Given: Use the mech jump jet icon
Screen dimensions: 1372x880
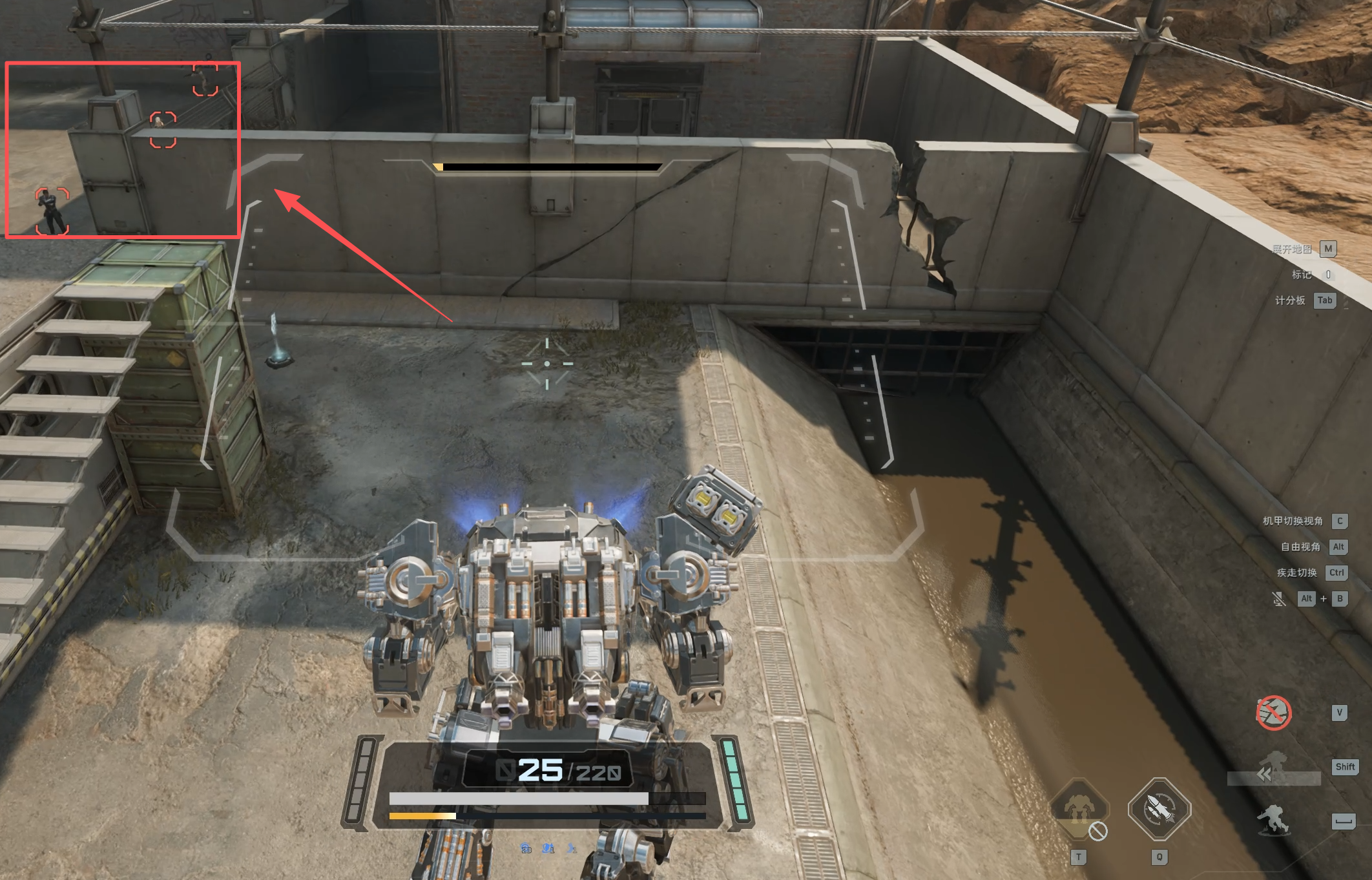Looking at the screenshot, I should [x=1273, y=821].
